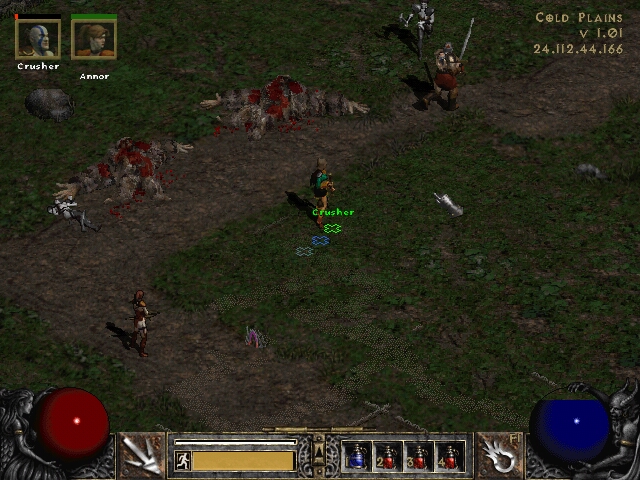Select Crusher's party portrait
Image resolution: width=640 pixels, height=480 pixels.
[x=38, y=39]
